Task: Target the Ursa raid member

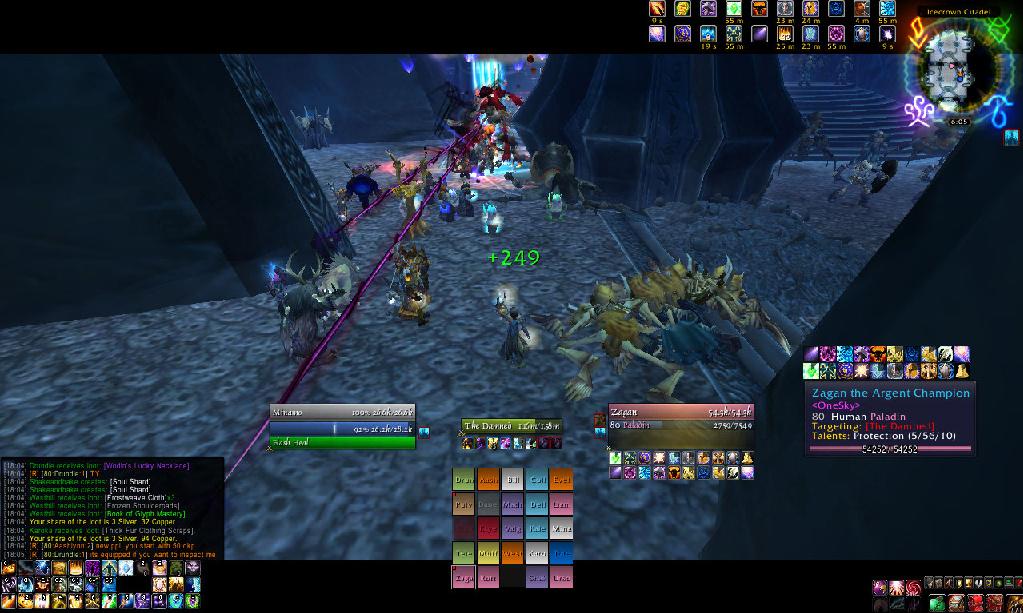Action: [562, 576]
